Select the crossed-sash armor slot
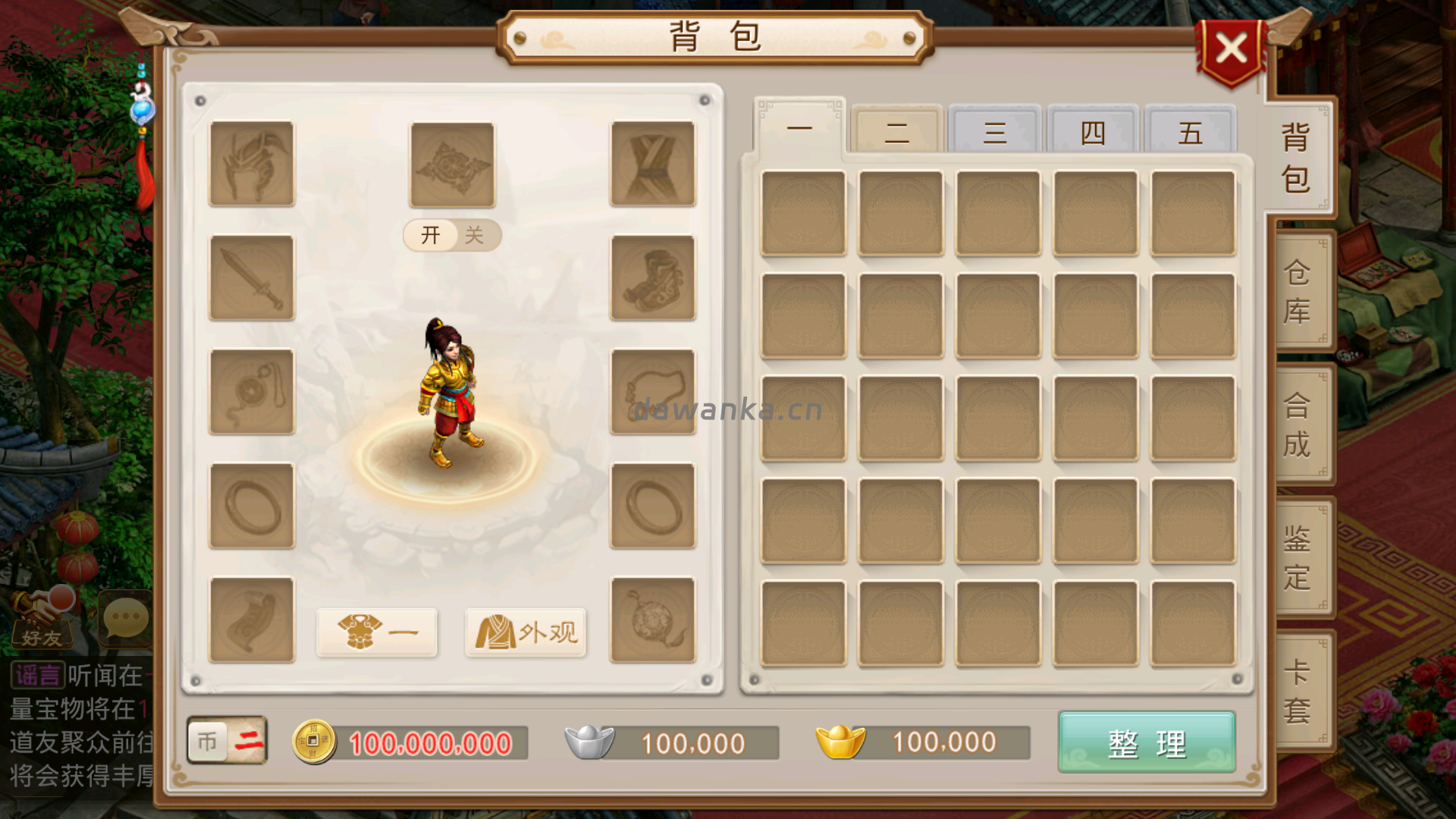The width and height of the screenshot is (1456, 819). (x=653, y=164)
